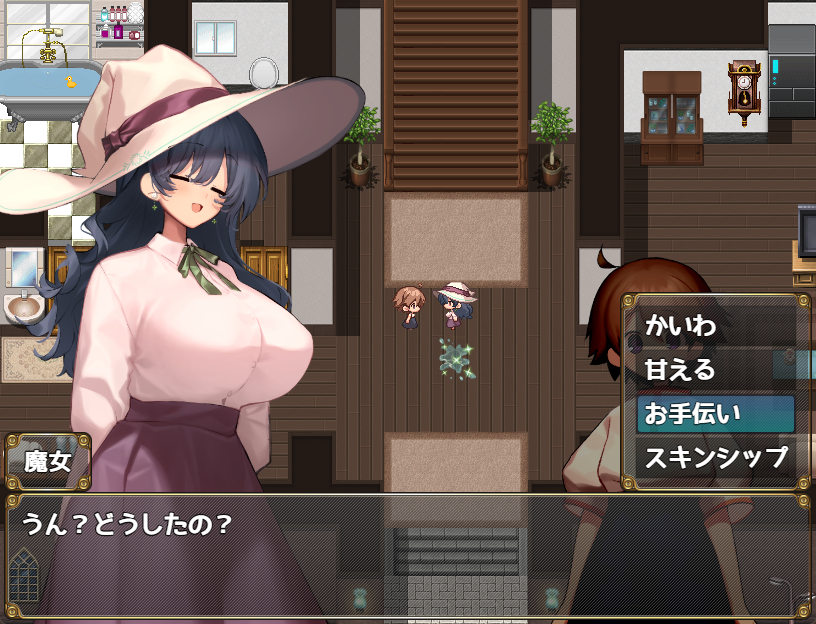Choose the かいわ dialogue option
Screen dimensions: 816x624
click(715, 325)
